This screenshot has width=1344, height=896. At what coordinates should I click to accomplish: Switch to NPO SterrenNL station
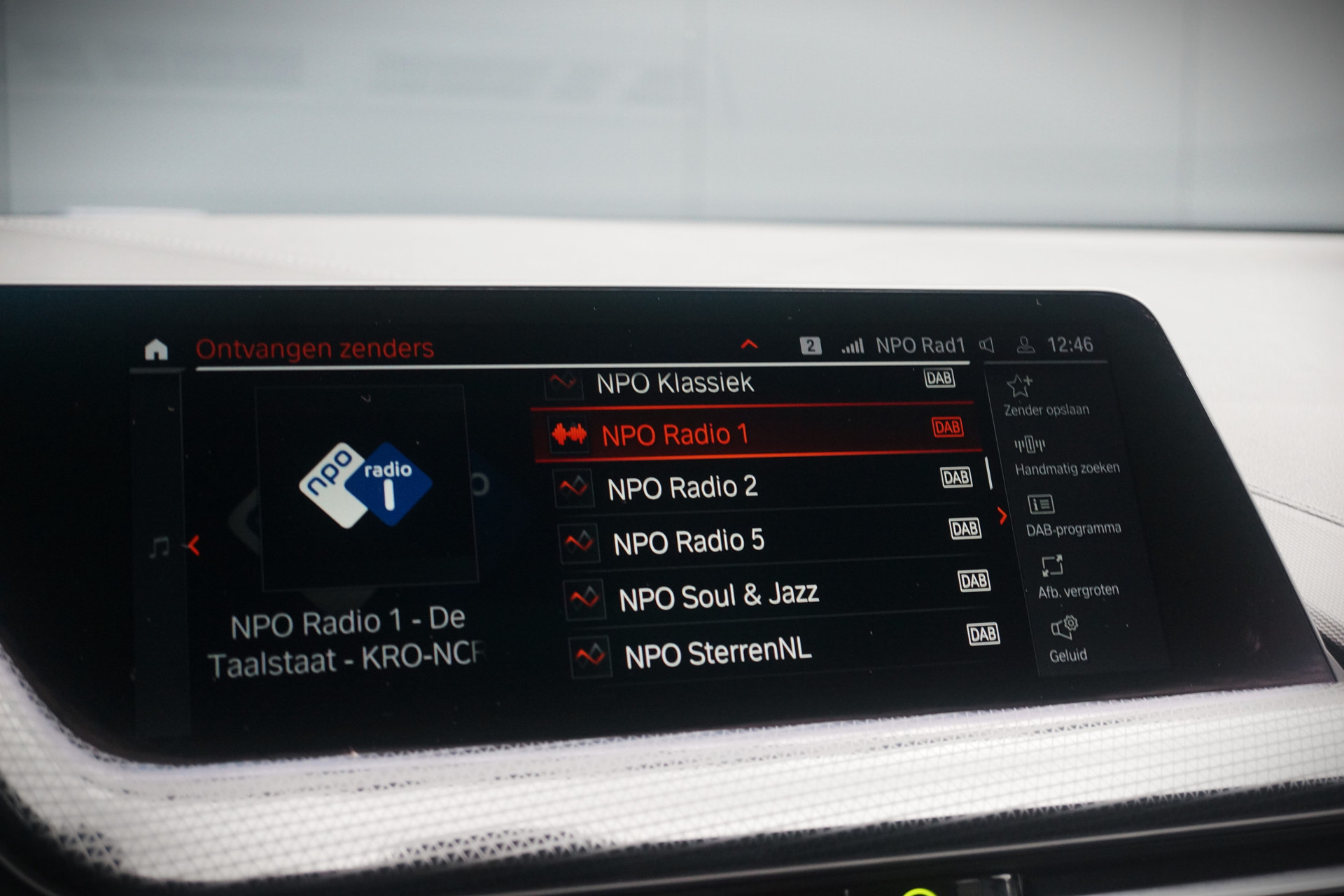coord(717,654)
